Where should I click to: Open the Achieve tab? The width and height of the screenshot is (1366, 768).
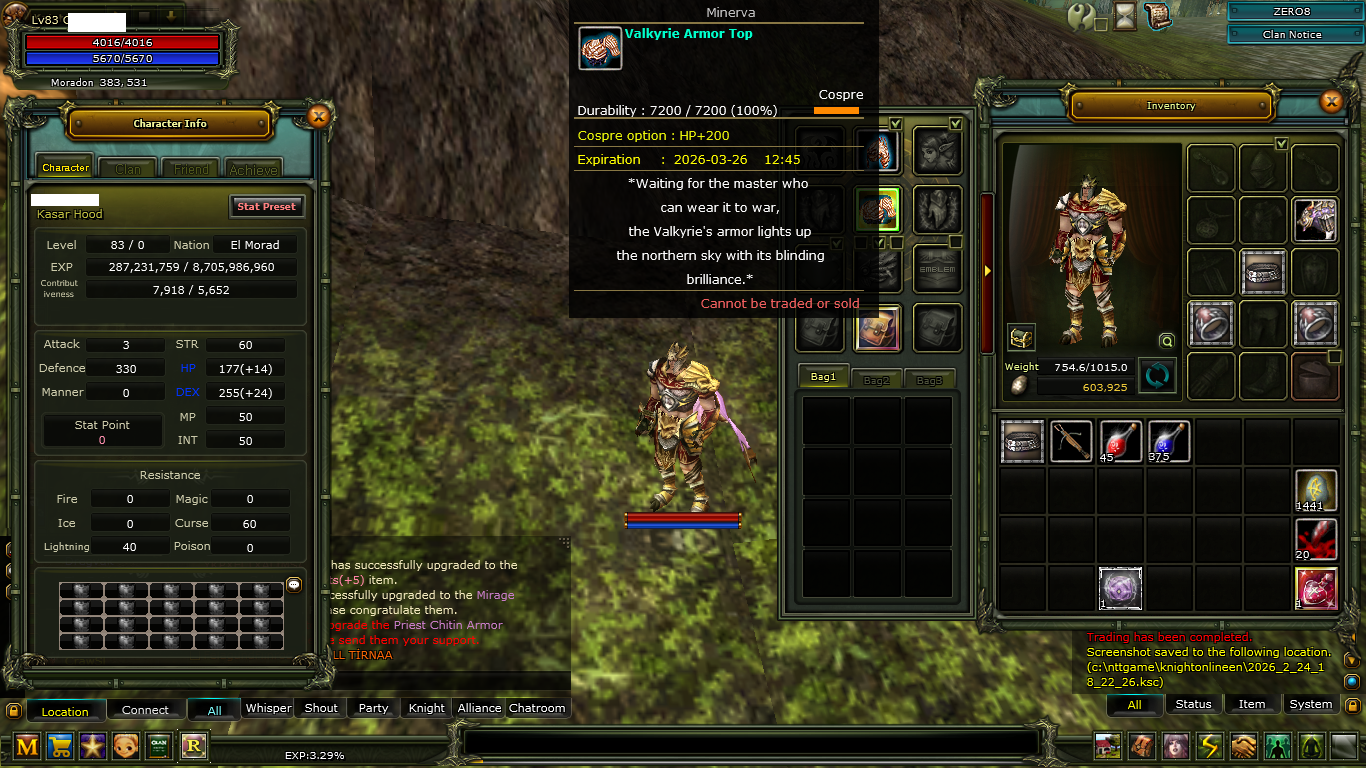253,169
